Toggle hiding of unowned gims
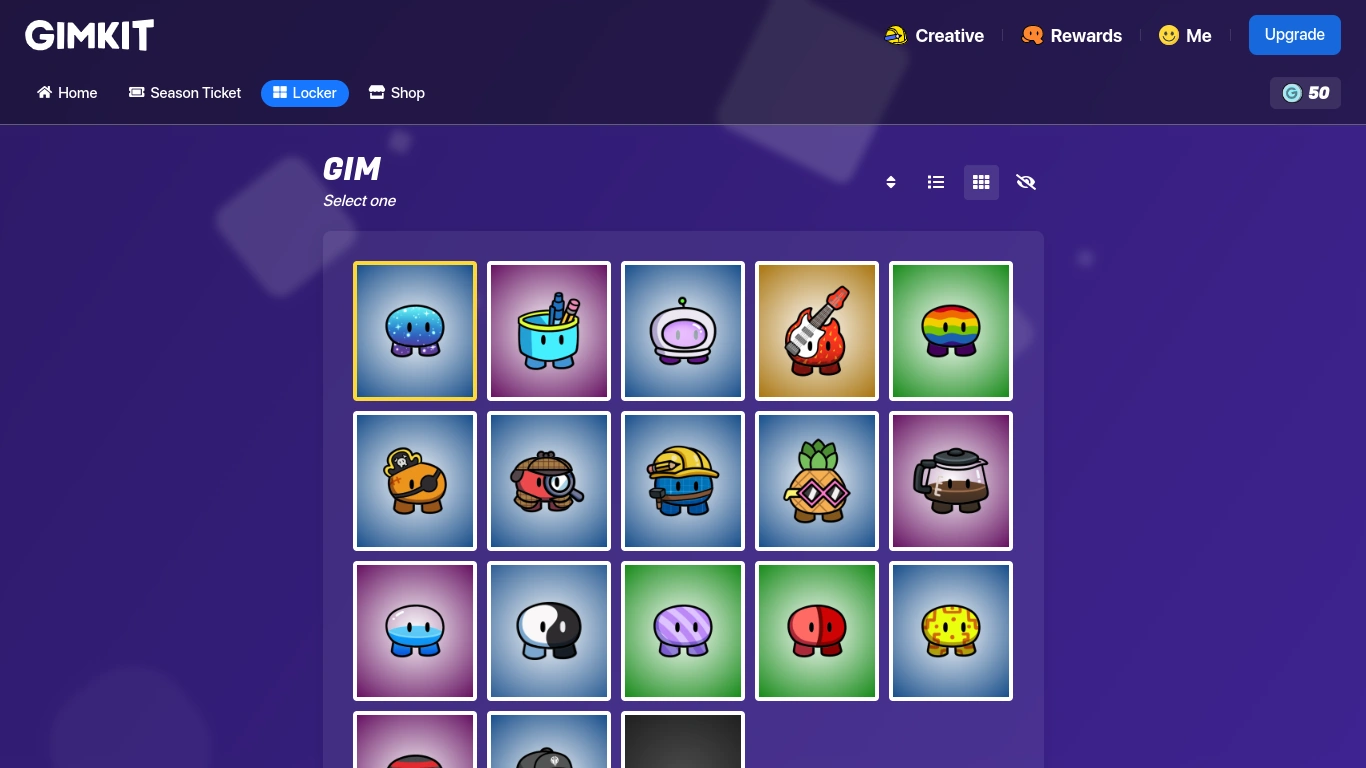1366x768 pixels. [x=1026, y=182]
